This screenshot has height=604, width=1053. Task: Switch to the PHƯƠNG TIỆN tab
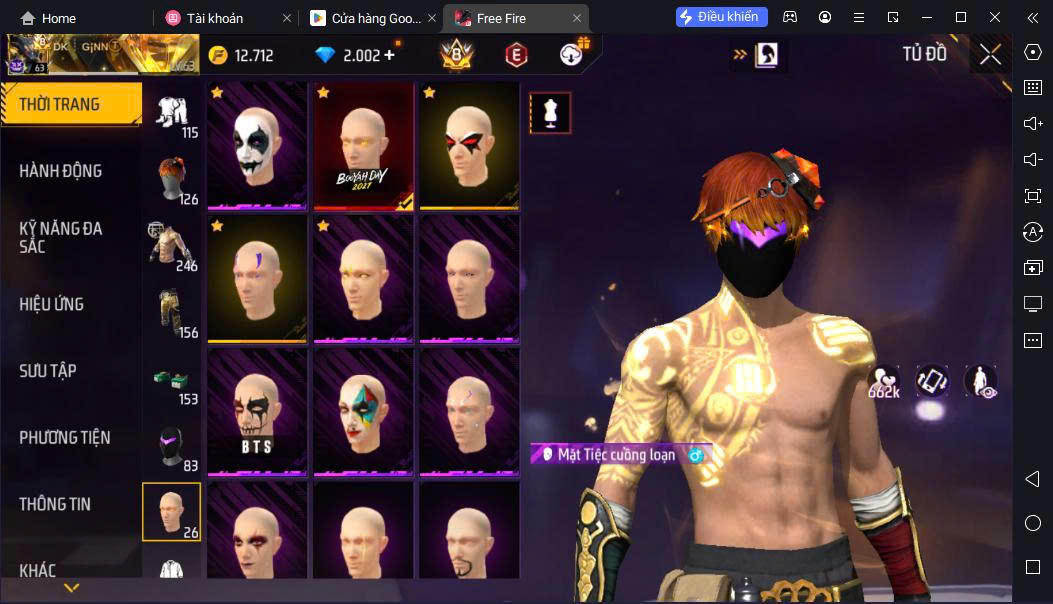[65, 437]
